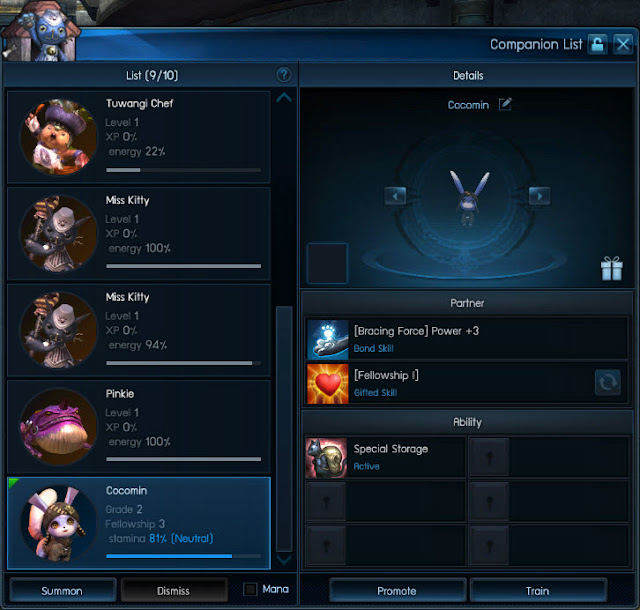
Task: Summon the selected companion
Action: point(62,590)
